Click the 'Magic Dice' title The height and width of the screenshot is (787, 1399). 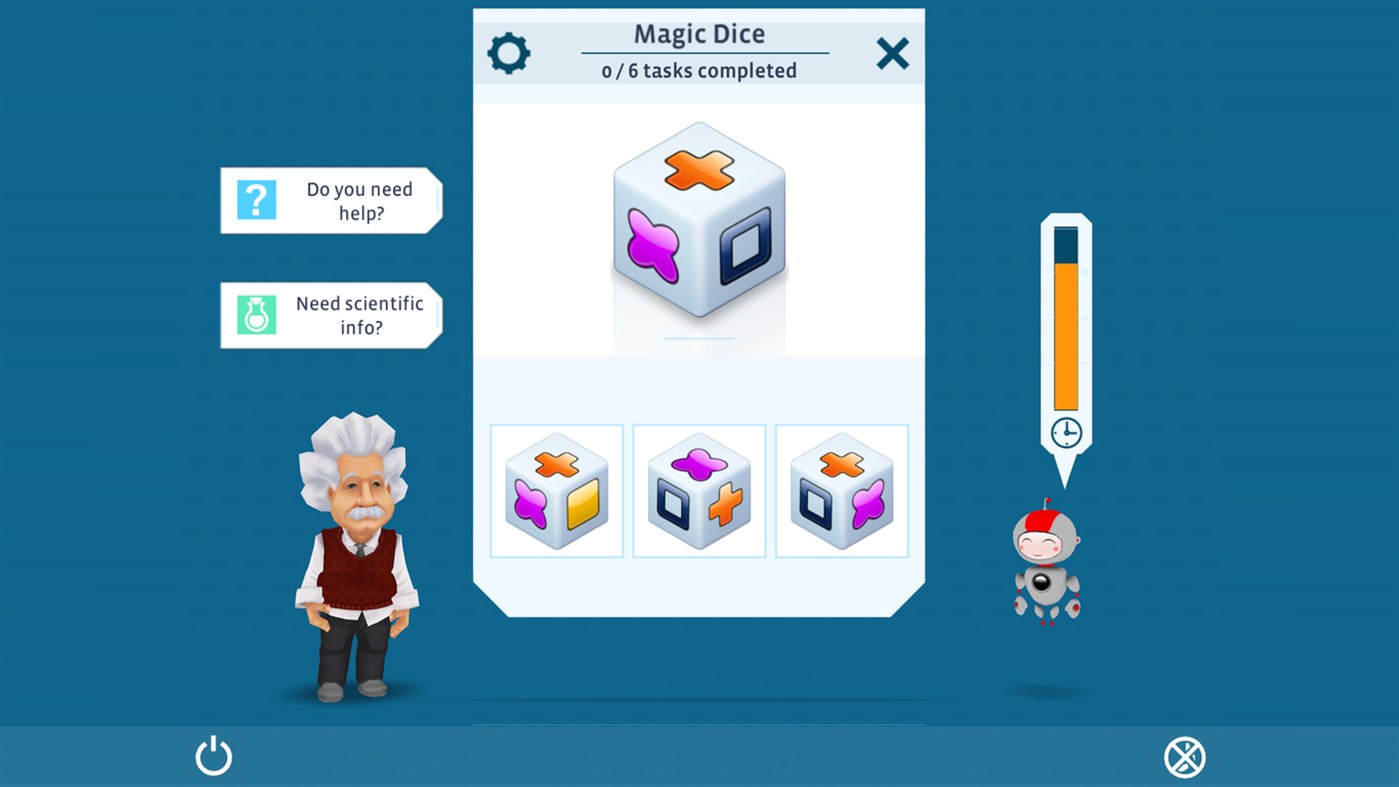point(699,34)
